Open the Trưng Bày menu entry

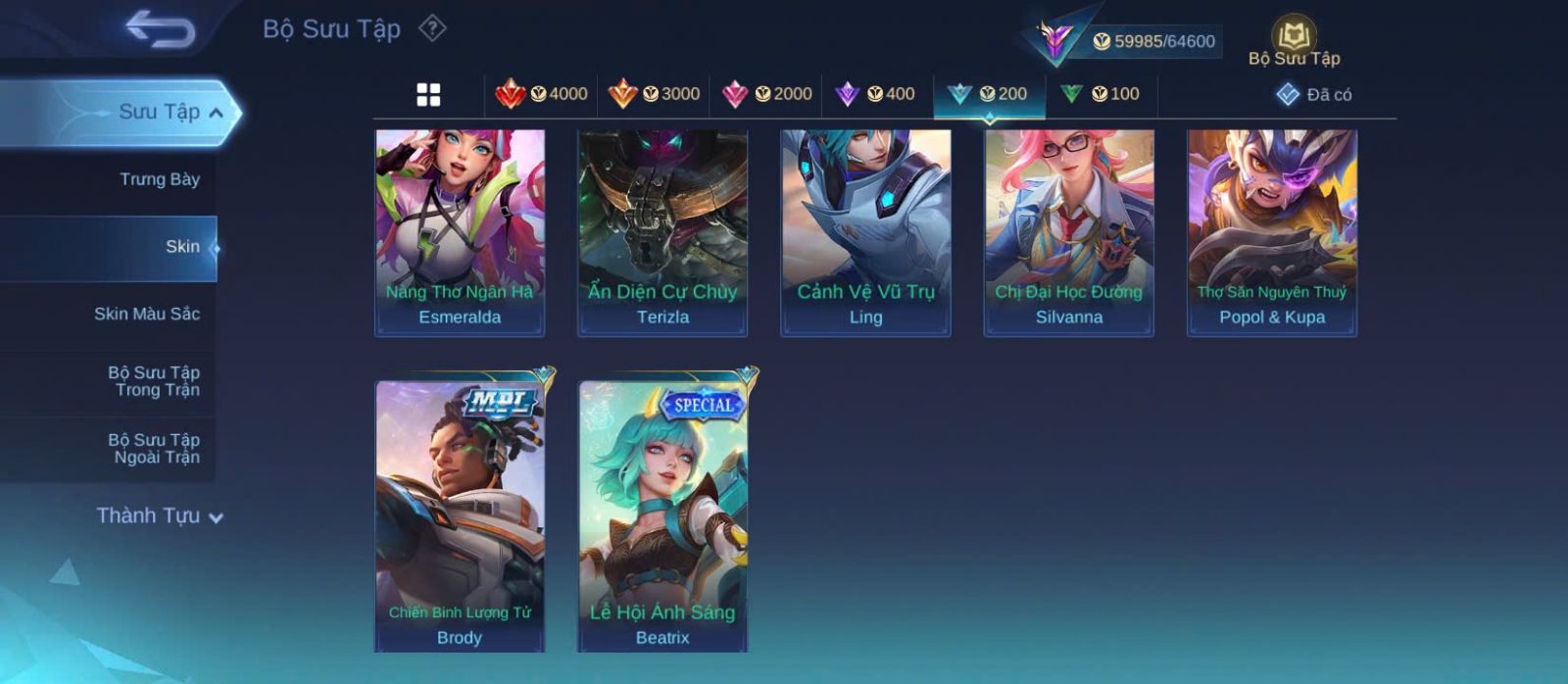pyautogui.click(x=159, y=179)
